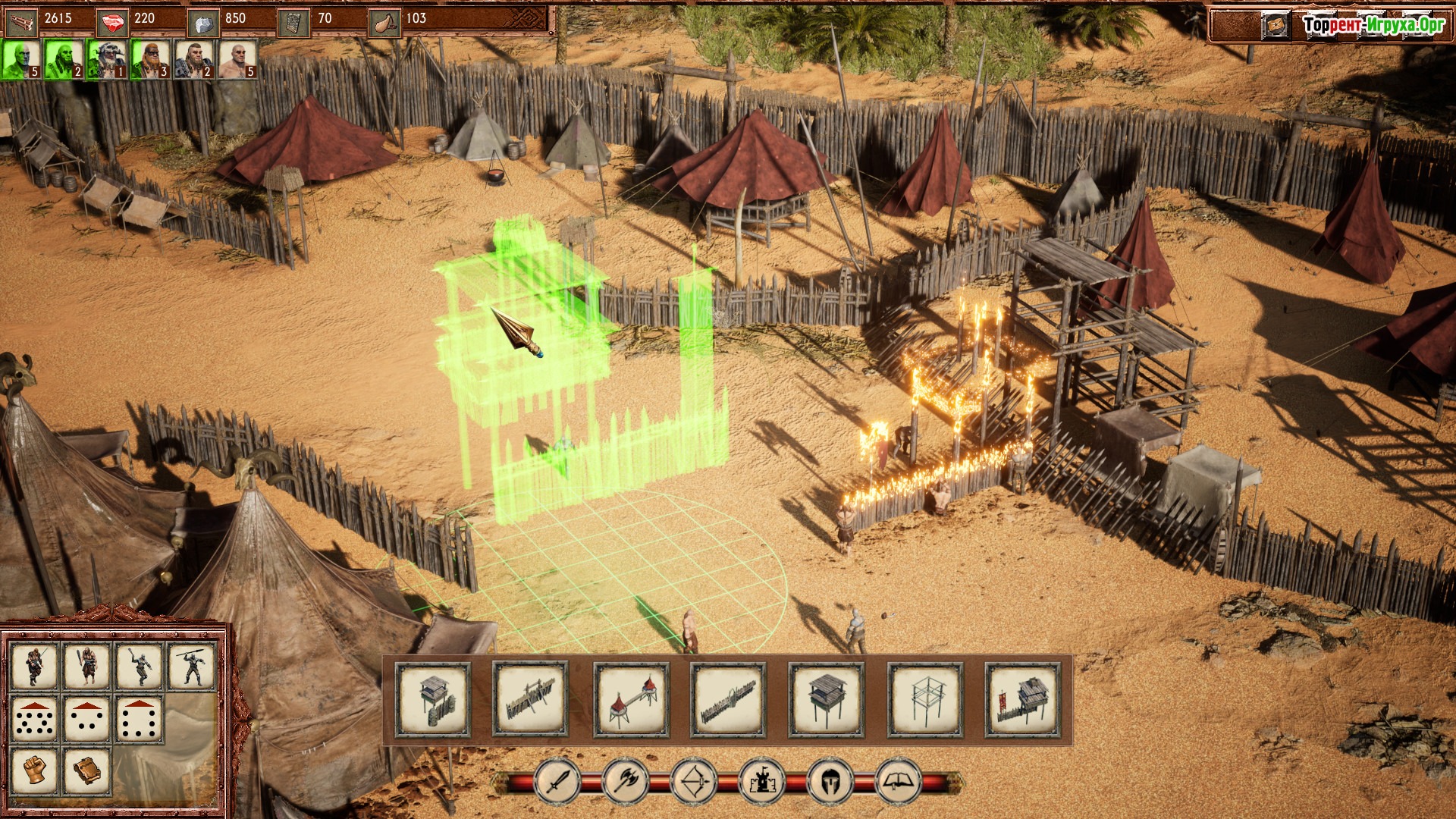Image resolution: width=1456 pixels, height=819 pixels.
Task: Pick the tower with red banner building
Action: point(1022,699)
